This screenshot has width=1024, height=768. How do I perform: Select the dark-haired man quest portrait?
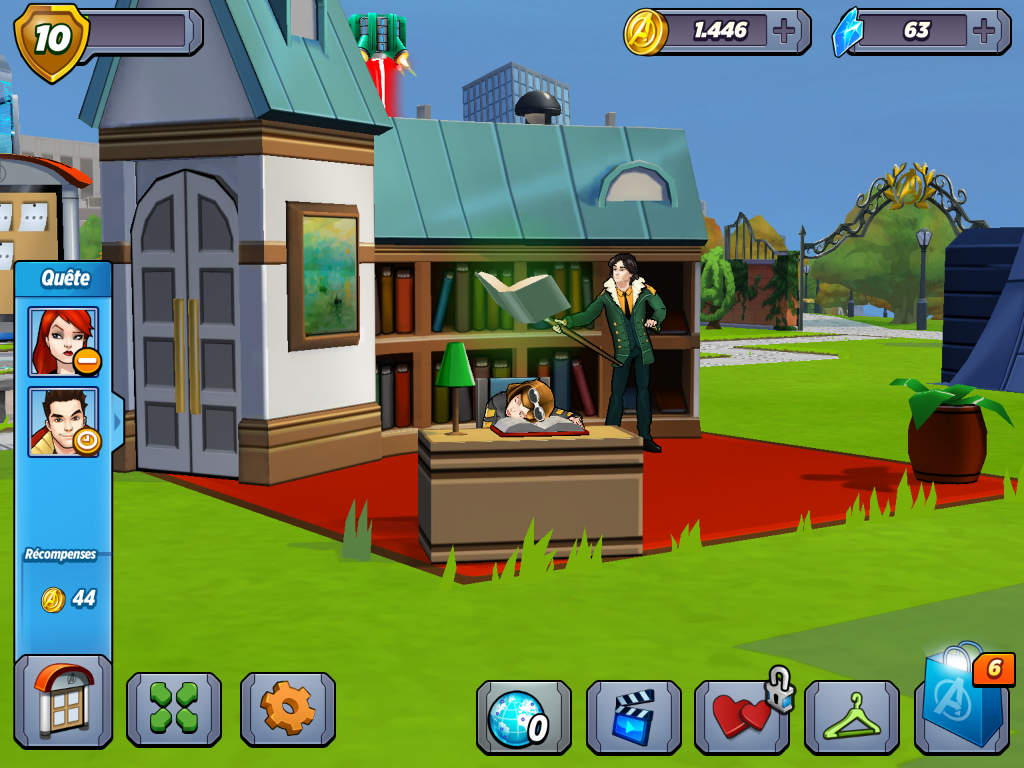click(x=63, y=421)
